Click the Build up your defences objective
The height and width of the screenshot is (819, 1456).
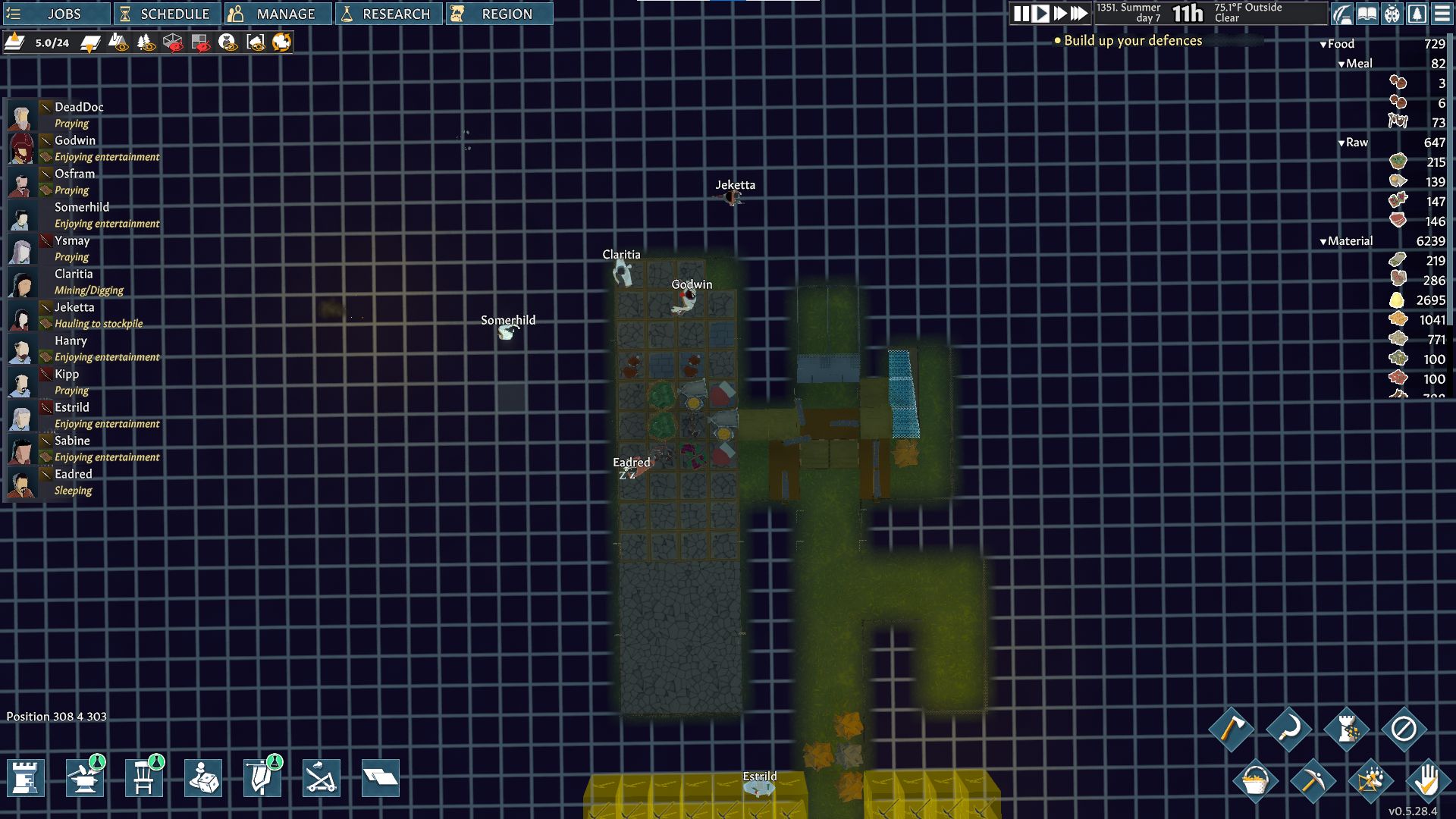coord(1130,41)
